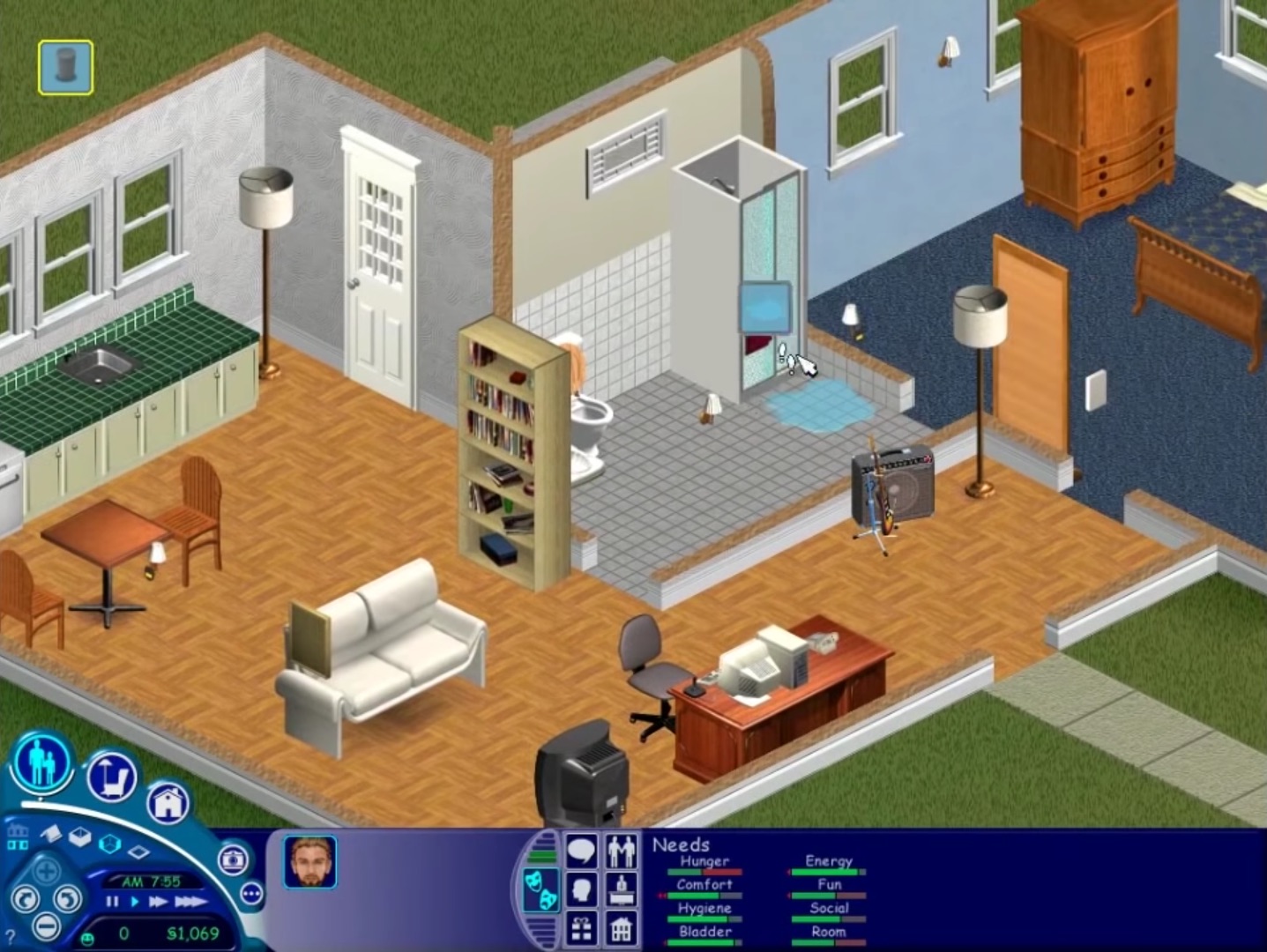Enter Buy mode with the chair icon
1267x952 pixels.
[110, 775]
